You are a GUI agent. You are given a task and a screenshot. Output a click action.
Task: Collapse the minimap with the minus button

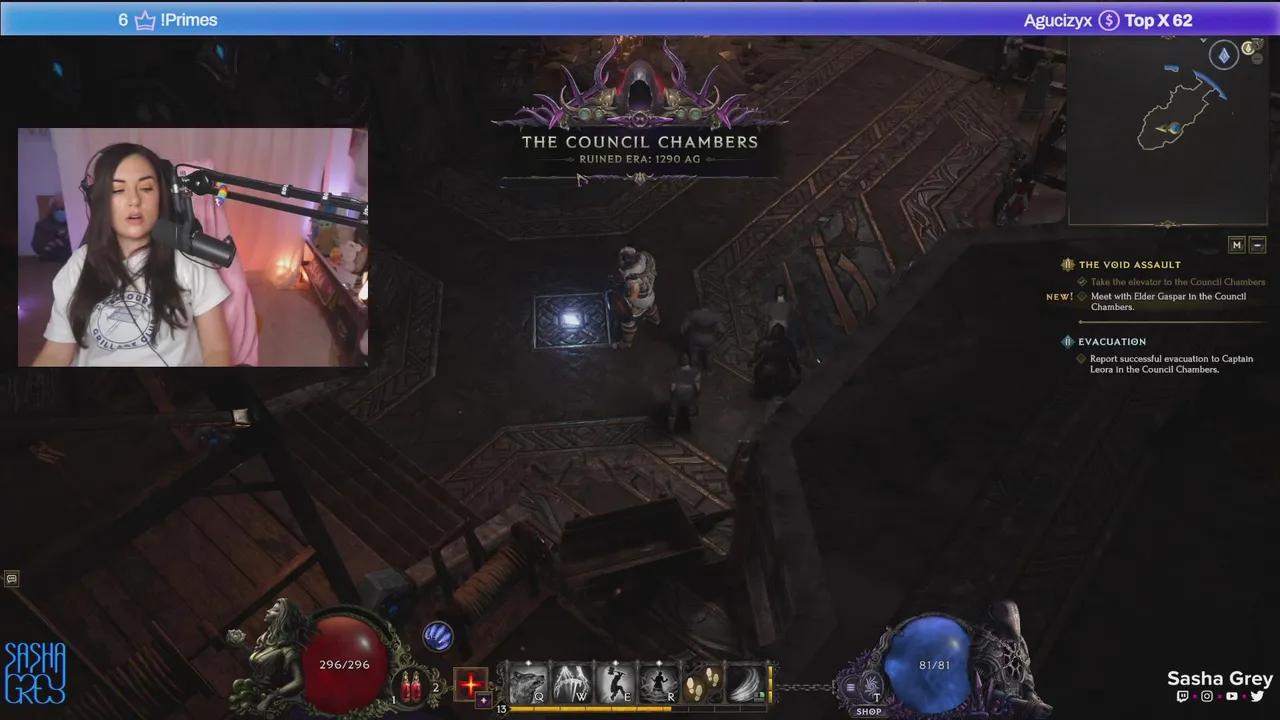[x=1258, y=244]
